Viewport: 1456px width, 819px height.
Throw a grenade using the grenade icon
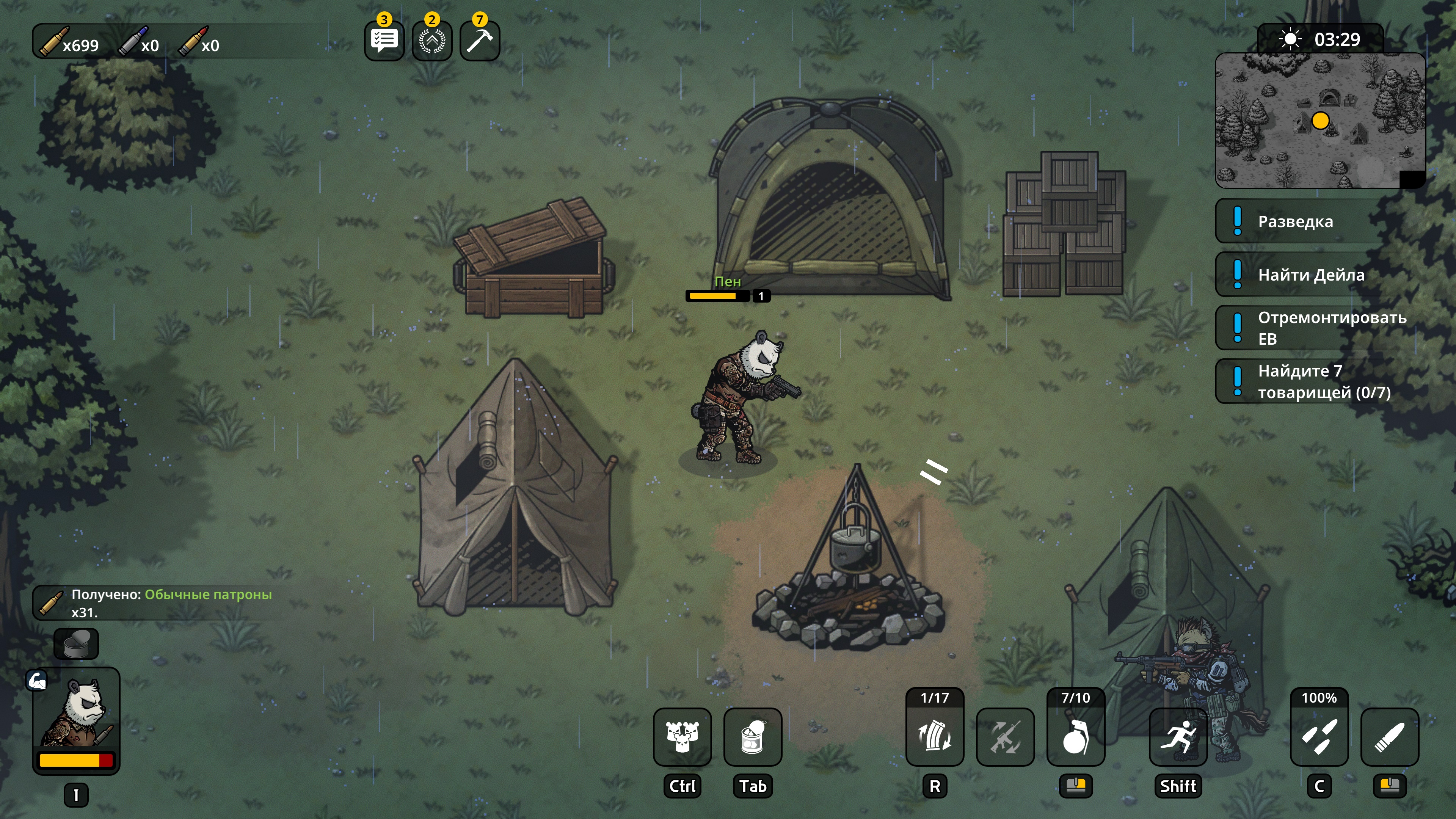click(x=1075, y=736)
